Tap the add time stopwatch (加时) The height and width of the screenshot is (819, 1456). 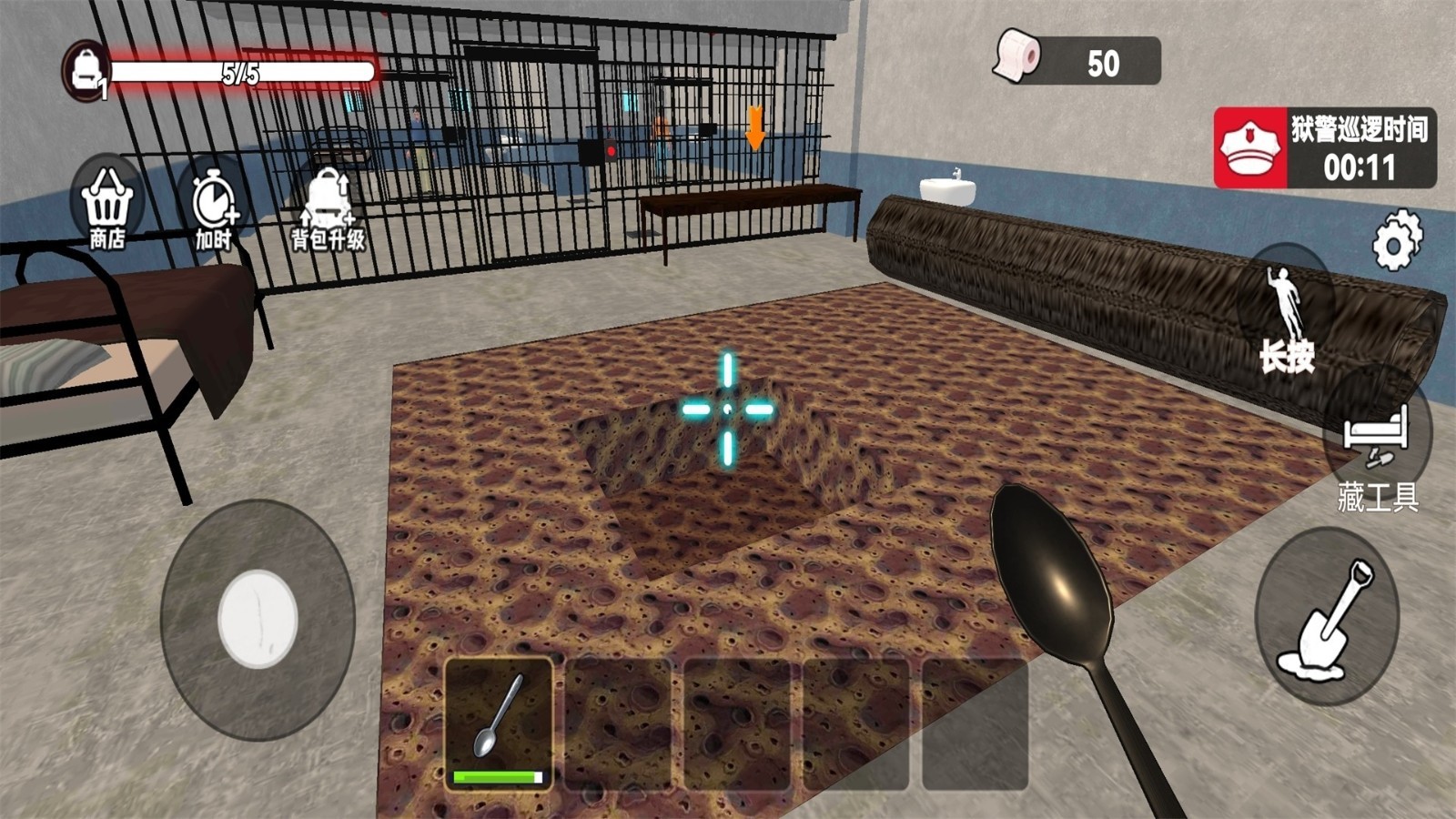click(214, 206)
